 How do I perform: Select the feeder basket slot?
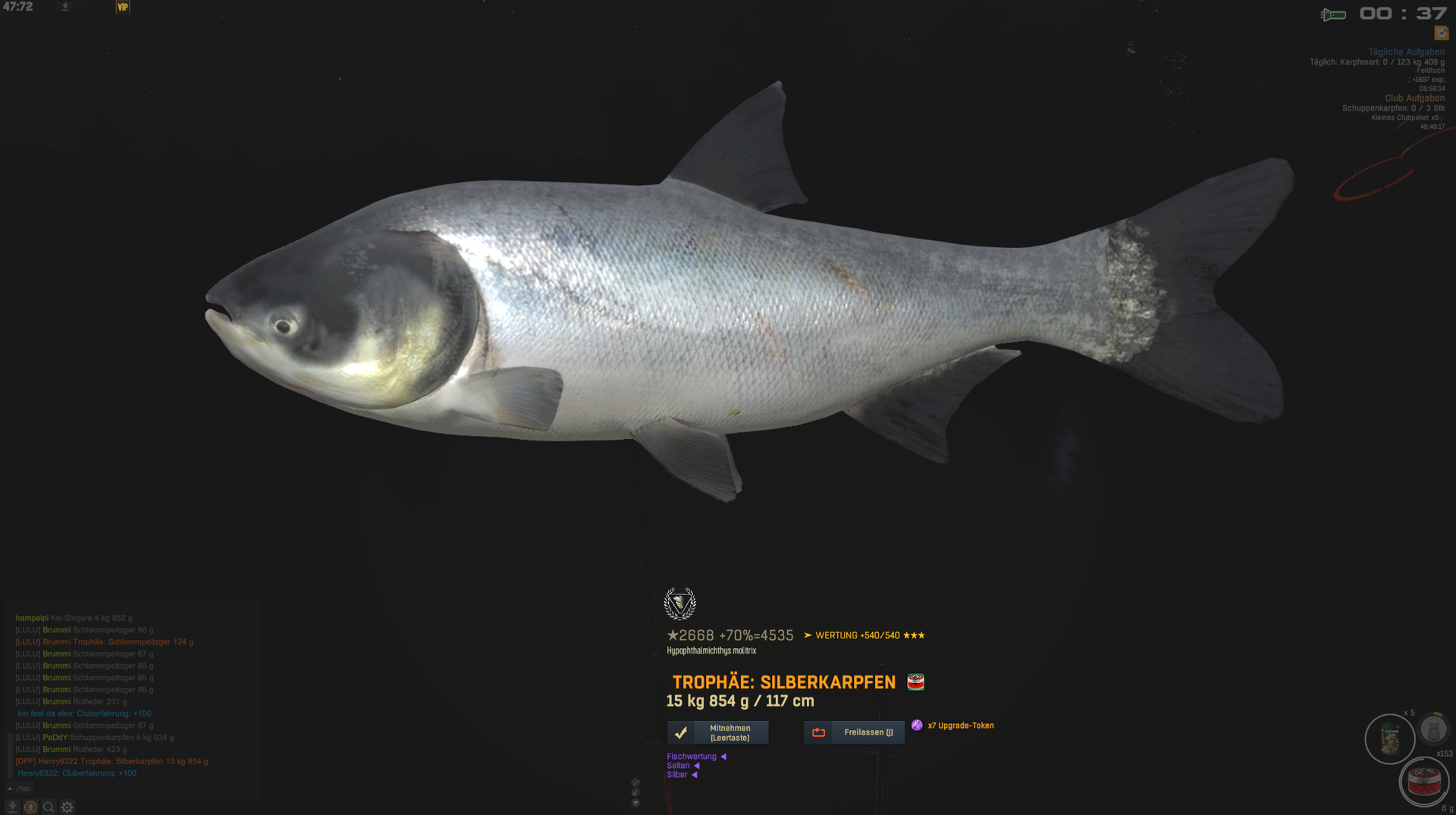coord(1432,729)
